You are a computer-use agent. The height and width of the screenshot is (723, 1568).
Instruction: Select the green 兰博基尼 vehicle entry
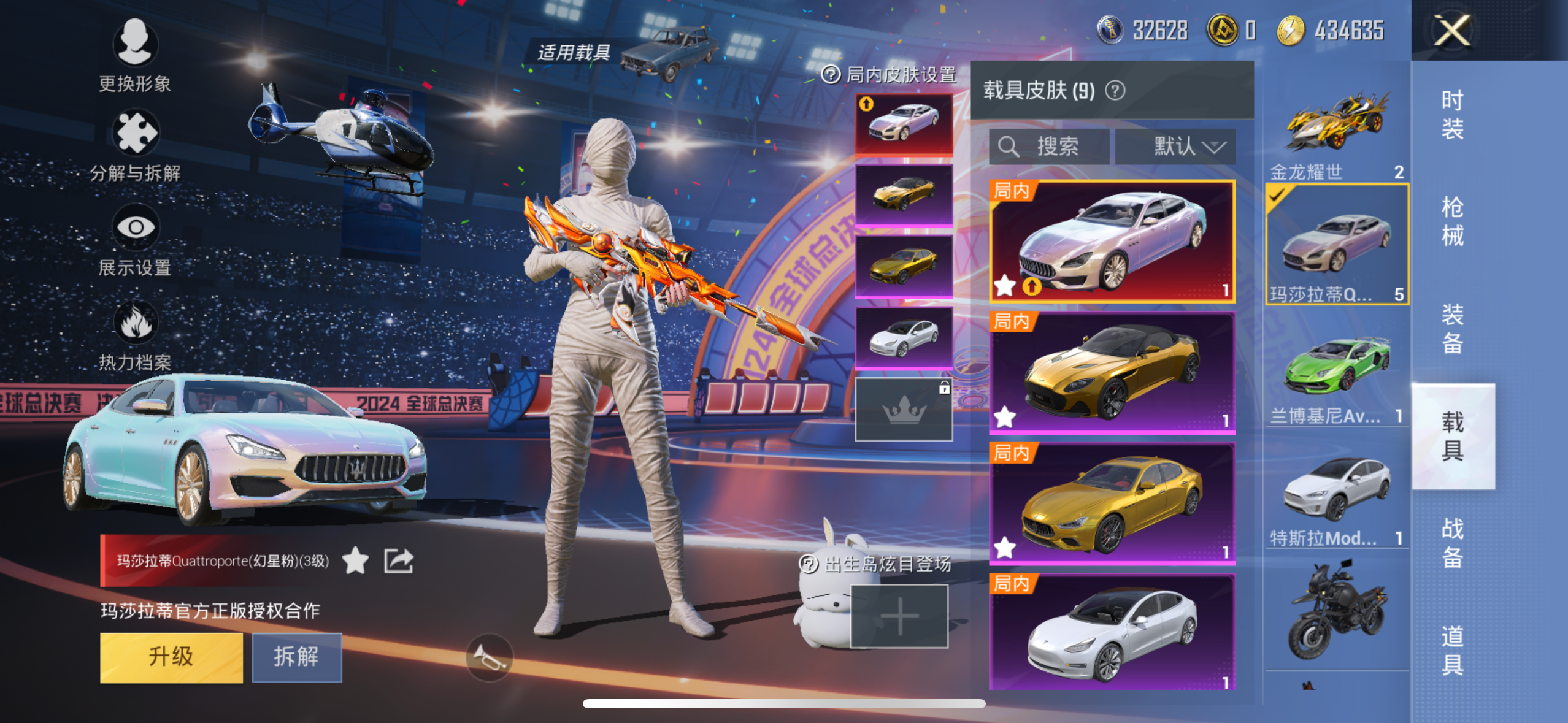pos(1336,375)
